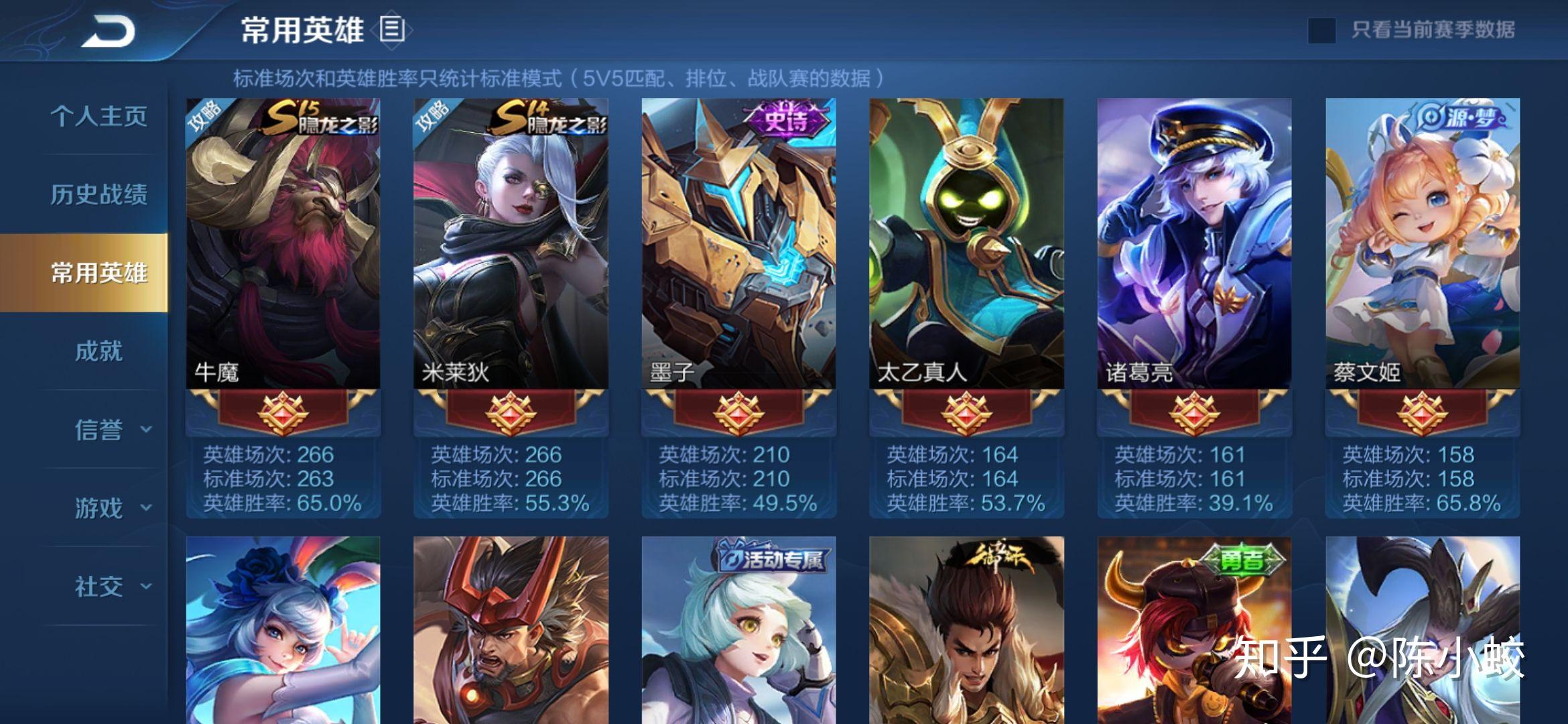Select the 常用英雄 sidebar tab
This screenshot has width=1568, height=724.
[99, 273]
